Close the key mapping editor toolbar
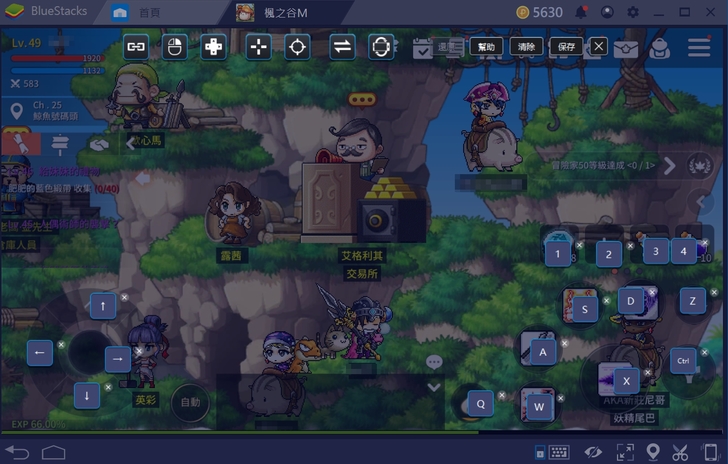 tap(598, 46)
